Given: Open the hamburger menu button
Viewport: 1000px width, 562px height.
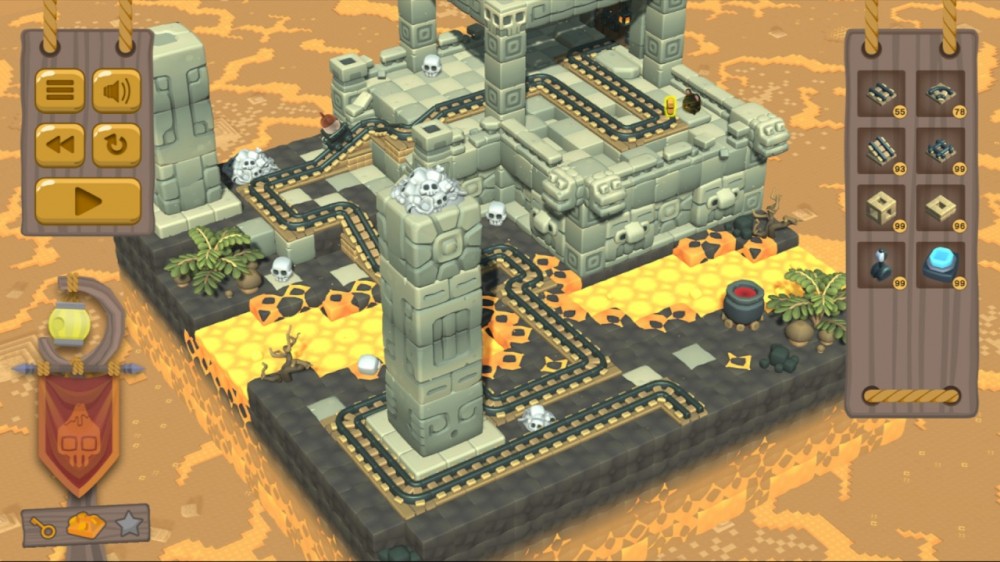Looking at the screenshot, I should pyautogui.click(x=60, y=91).
